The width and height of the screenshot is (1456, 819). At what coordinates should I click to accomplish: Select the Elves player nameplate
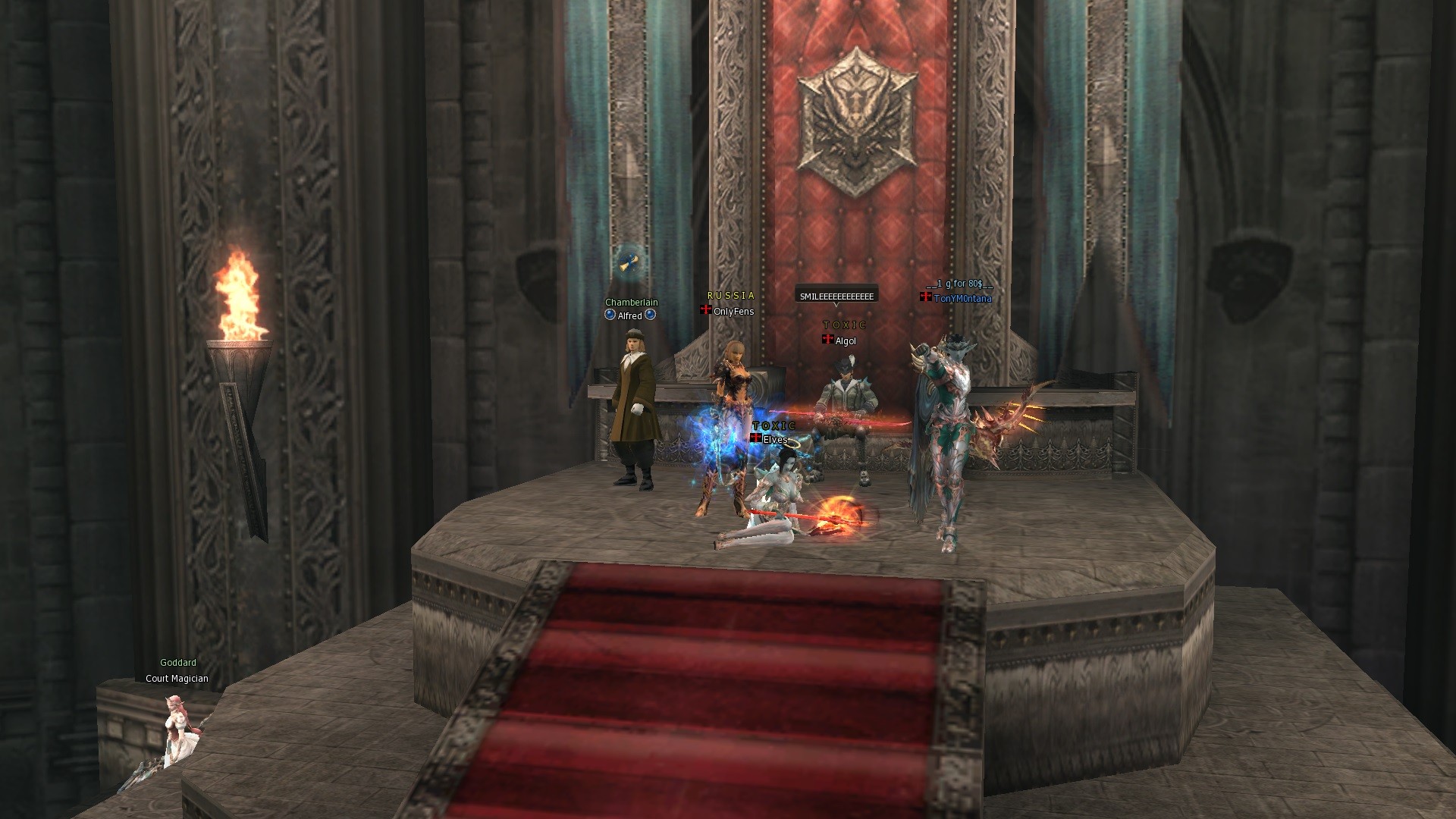(774, 440)
